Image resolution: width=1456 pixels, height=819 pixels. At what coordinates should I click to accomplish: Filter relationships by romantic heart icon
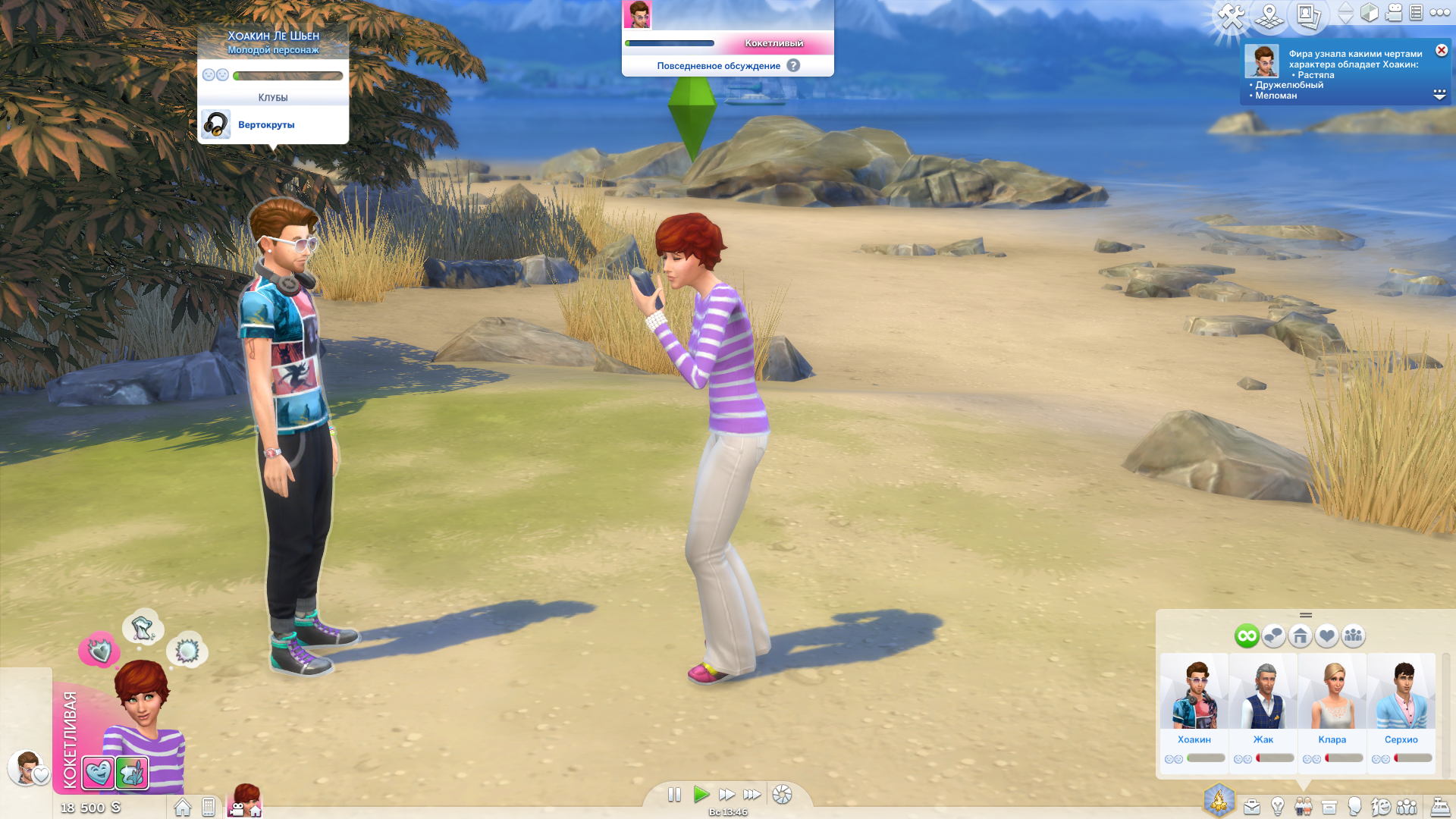point(1326,636)
